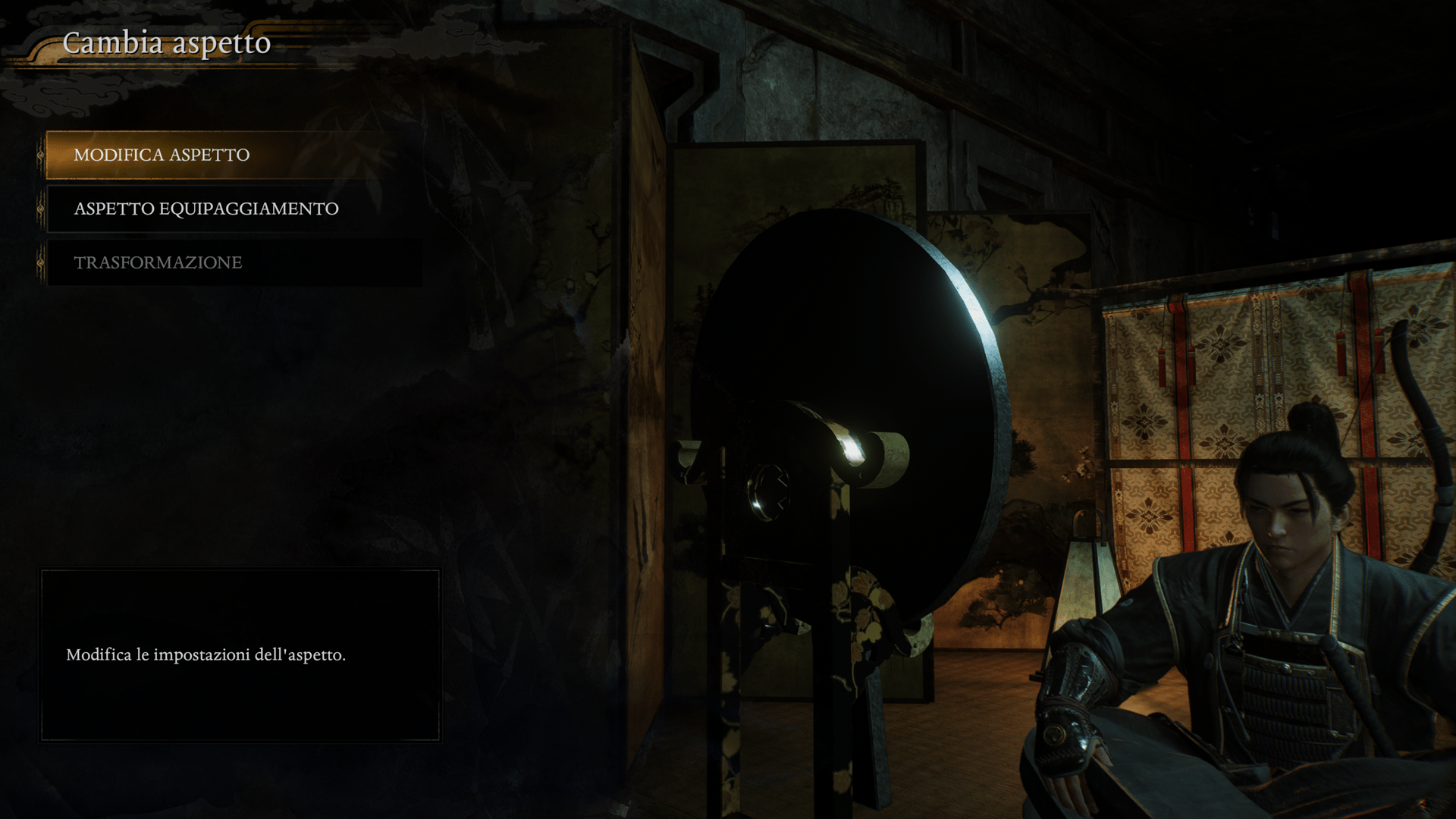
Task: Select the Modifica Aspetto menu entry
Action: [162, 155]
